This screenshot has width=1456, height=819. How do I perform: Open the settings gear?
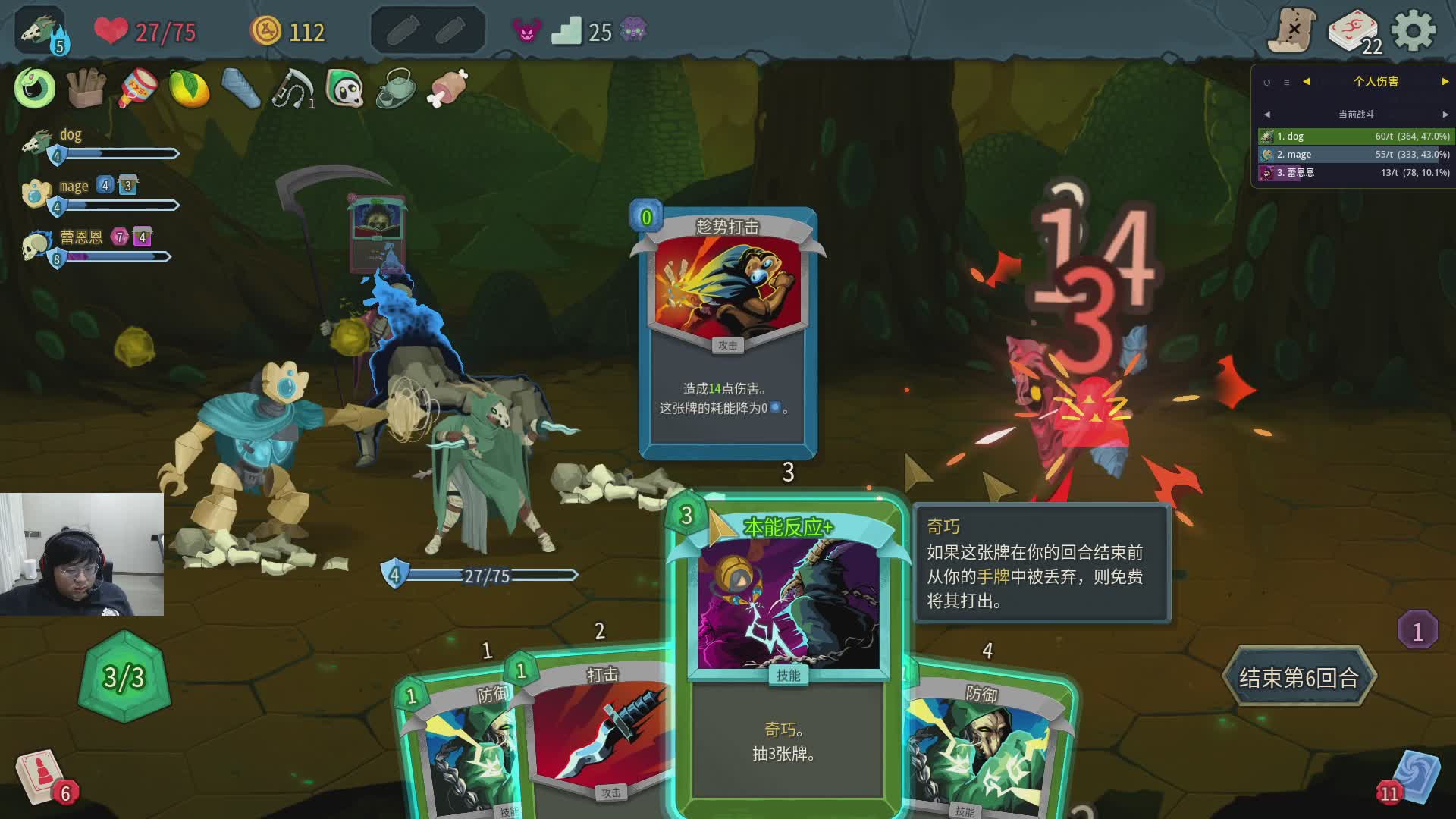pyautogui.click(x=1414, y=32)
